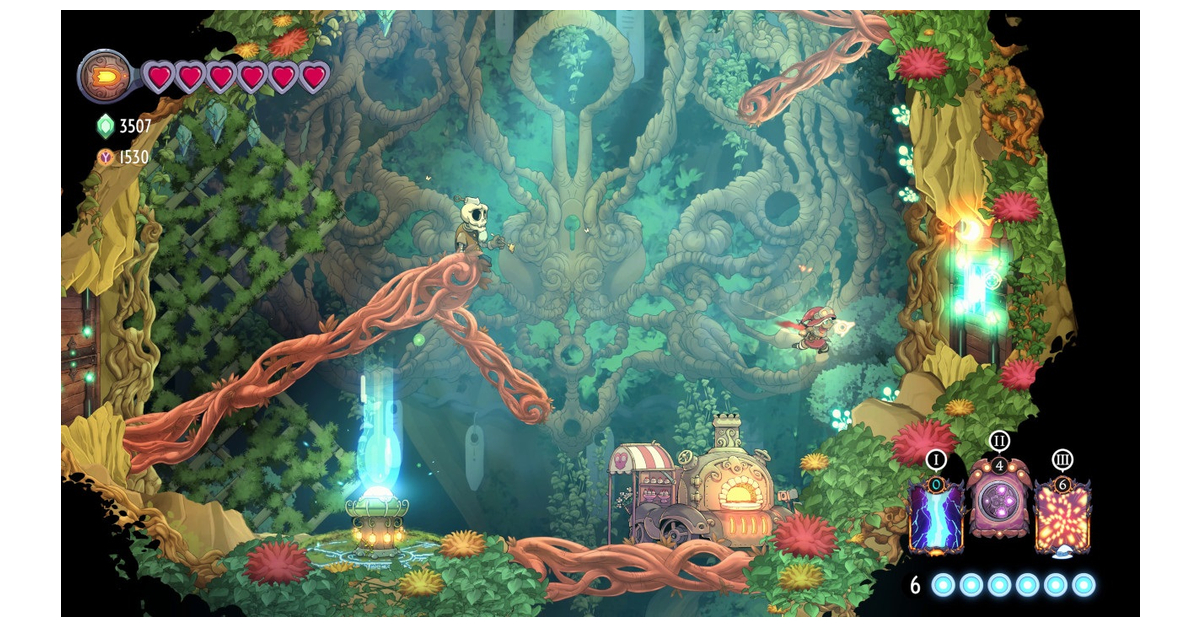Select the blue lightning spell card
The width and height of the screenshot is (1200, 627).
(936, 515)
